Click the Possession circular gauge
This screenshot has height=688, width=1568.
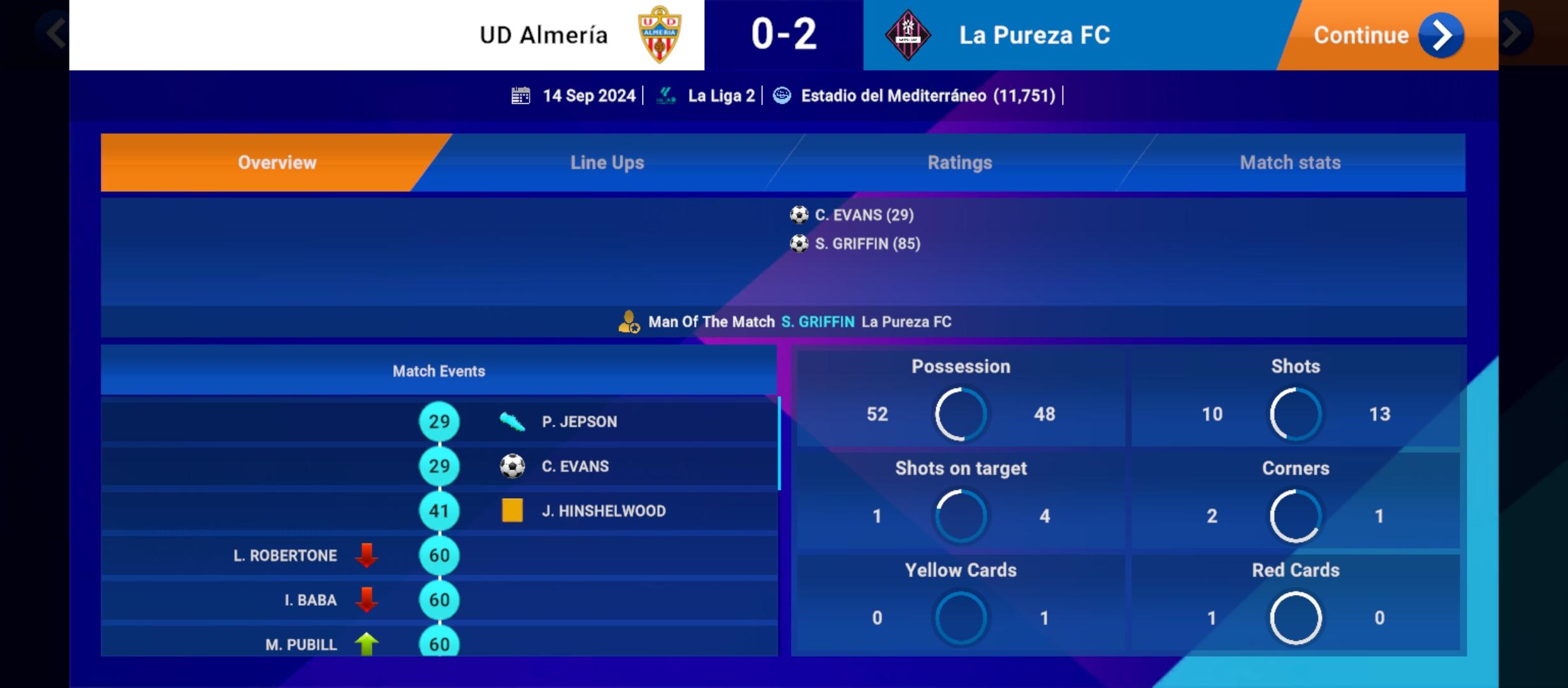[961, 414]
